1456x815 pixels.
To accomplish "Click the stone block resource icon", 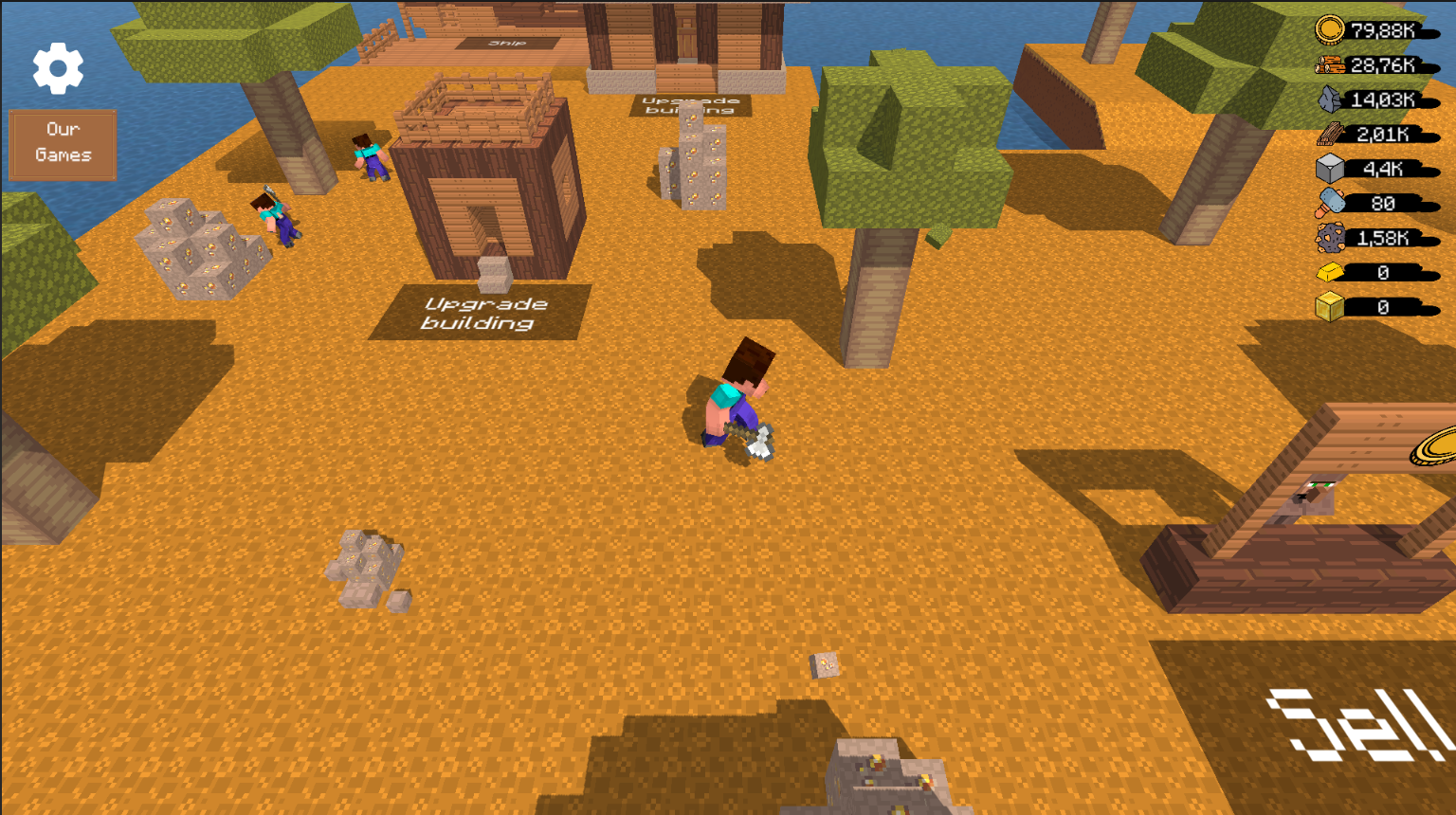I will tap(1331, 168).
